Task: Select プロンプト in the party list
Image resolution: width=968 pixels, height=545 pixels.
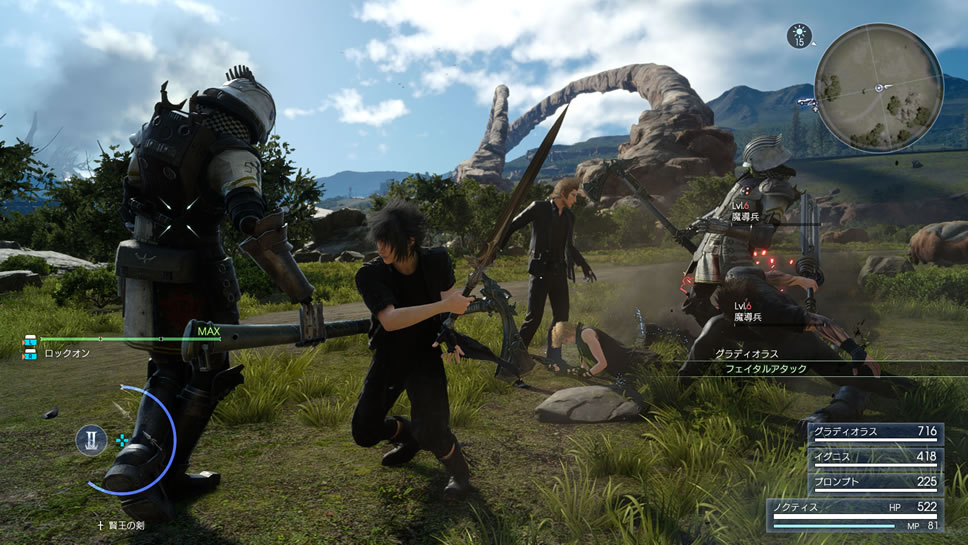Action: pyautogui.click(x=876, y=479)
